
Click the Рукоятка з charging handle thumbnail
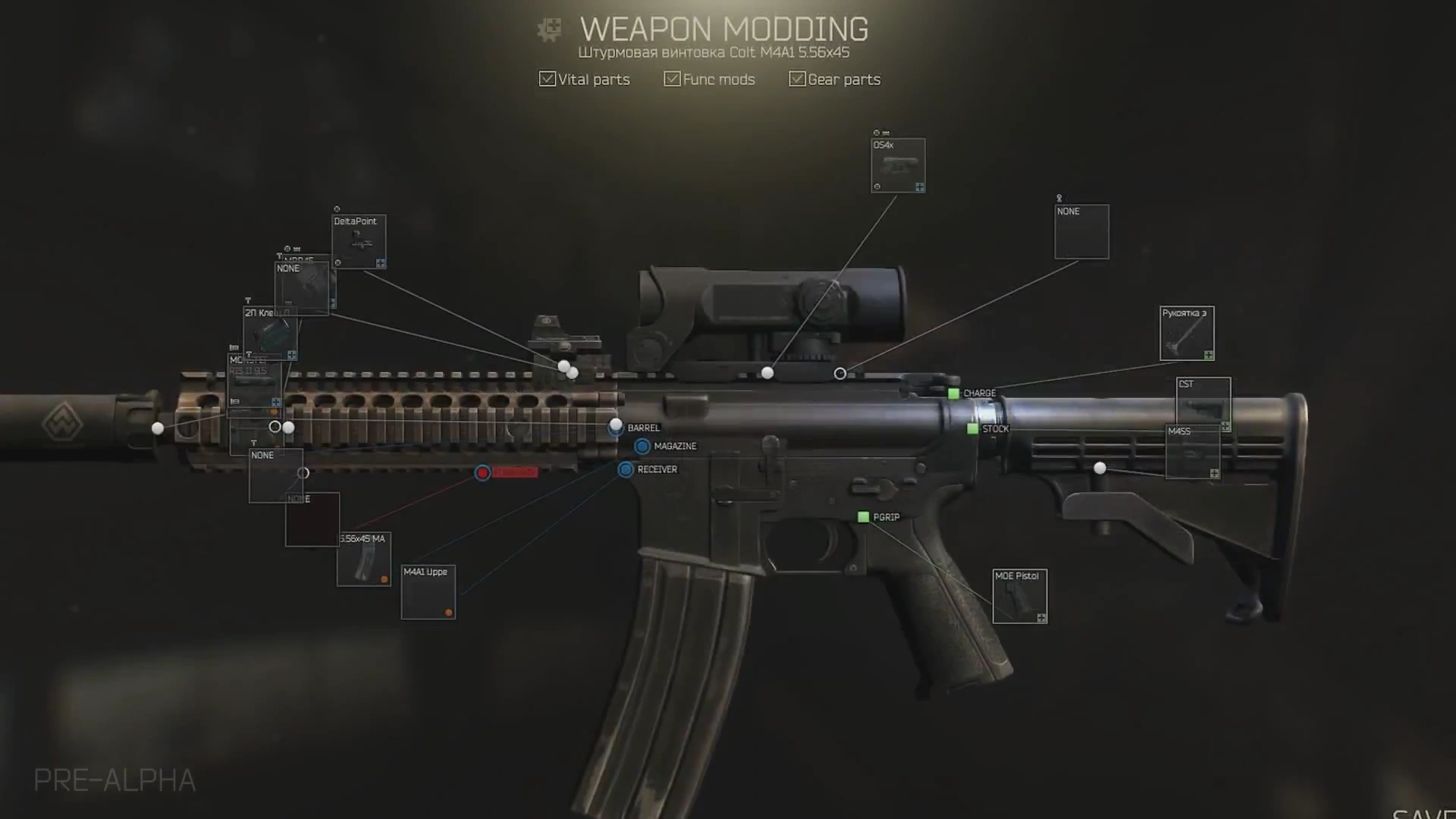pos(1186,332)
